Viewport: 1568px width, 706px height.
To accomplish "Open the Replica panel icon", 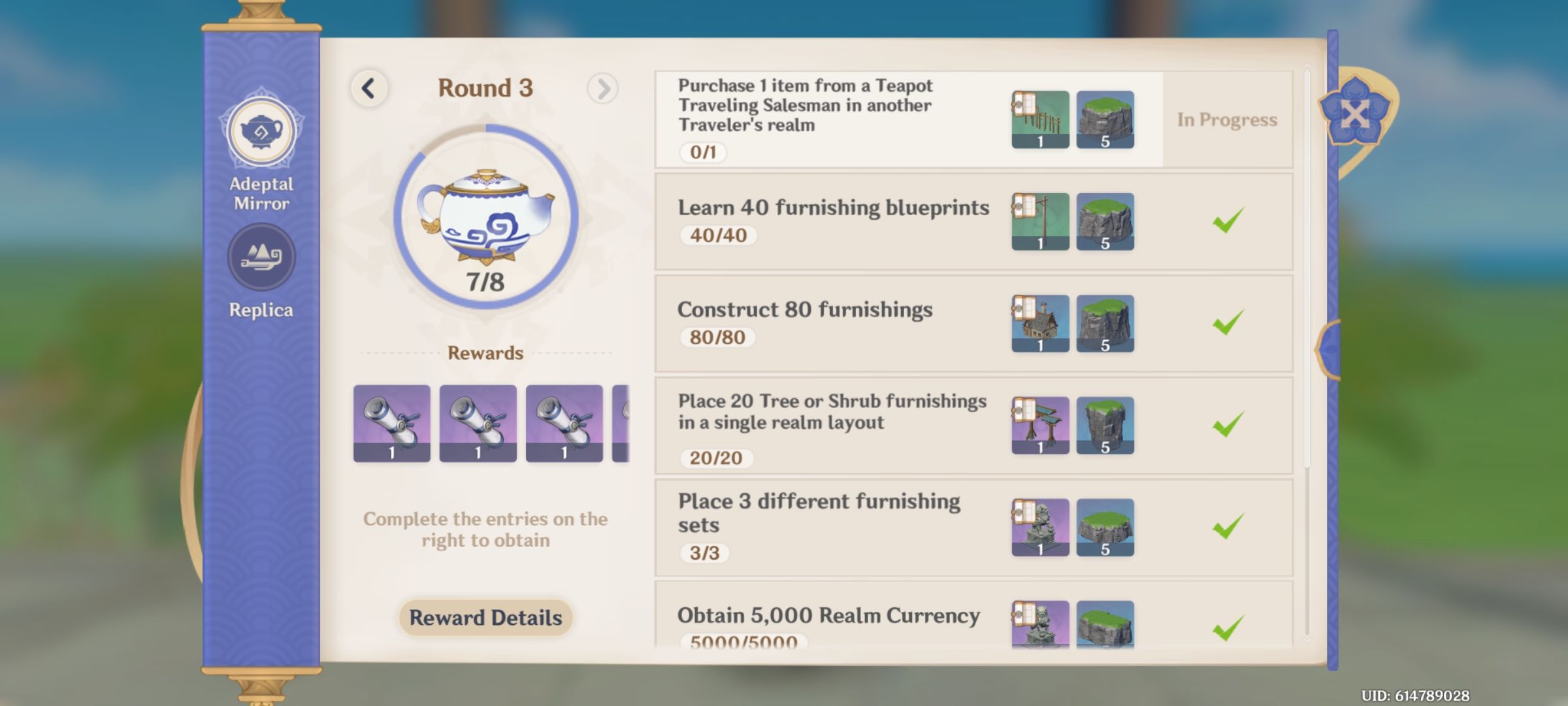I will tap(261, 258).
